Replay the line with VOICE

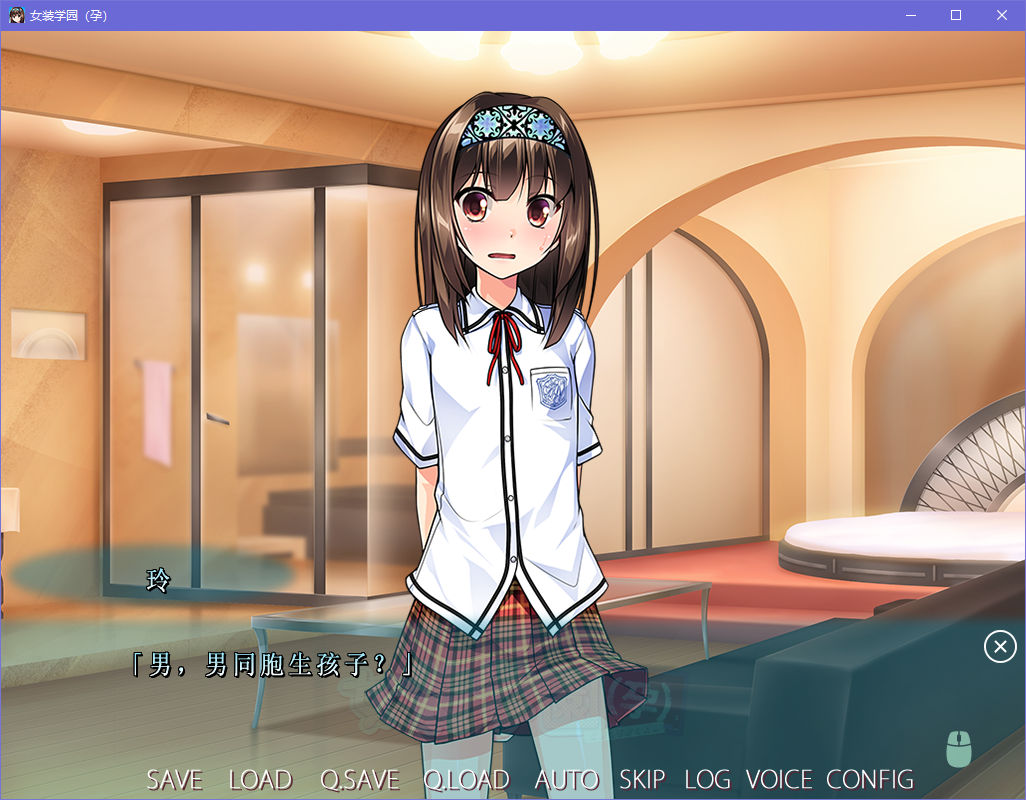(779, 779)
